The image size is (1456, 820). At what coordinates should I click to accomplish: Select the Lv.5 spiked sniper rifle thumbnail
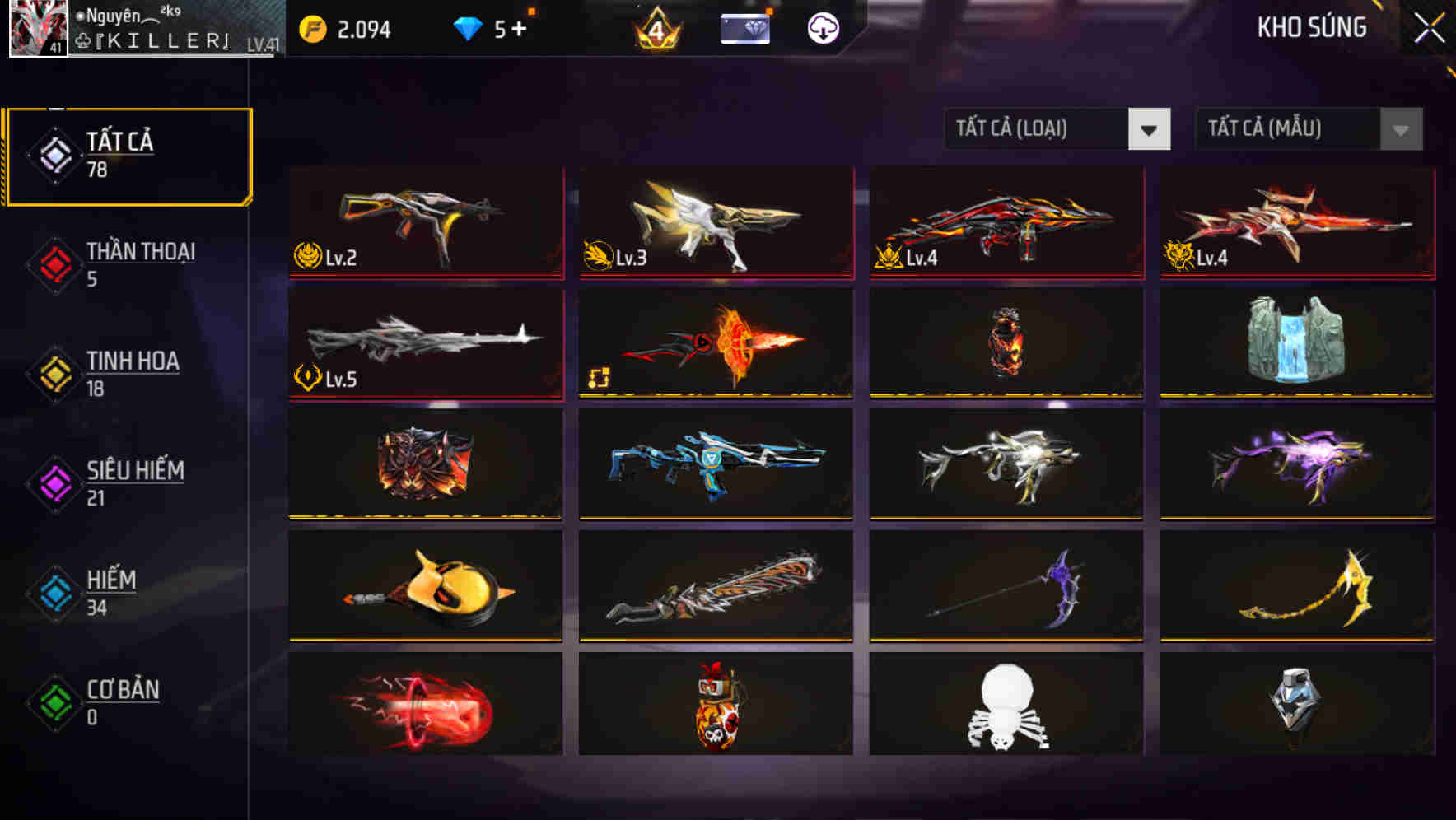coord(425,342)
